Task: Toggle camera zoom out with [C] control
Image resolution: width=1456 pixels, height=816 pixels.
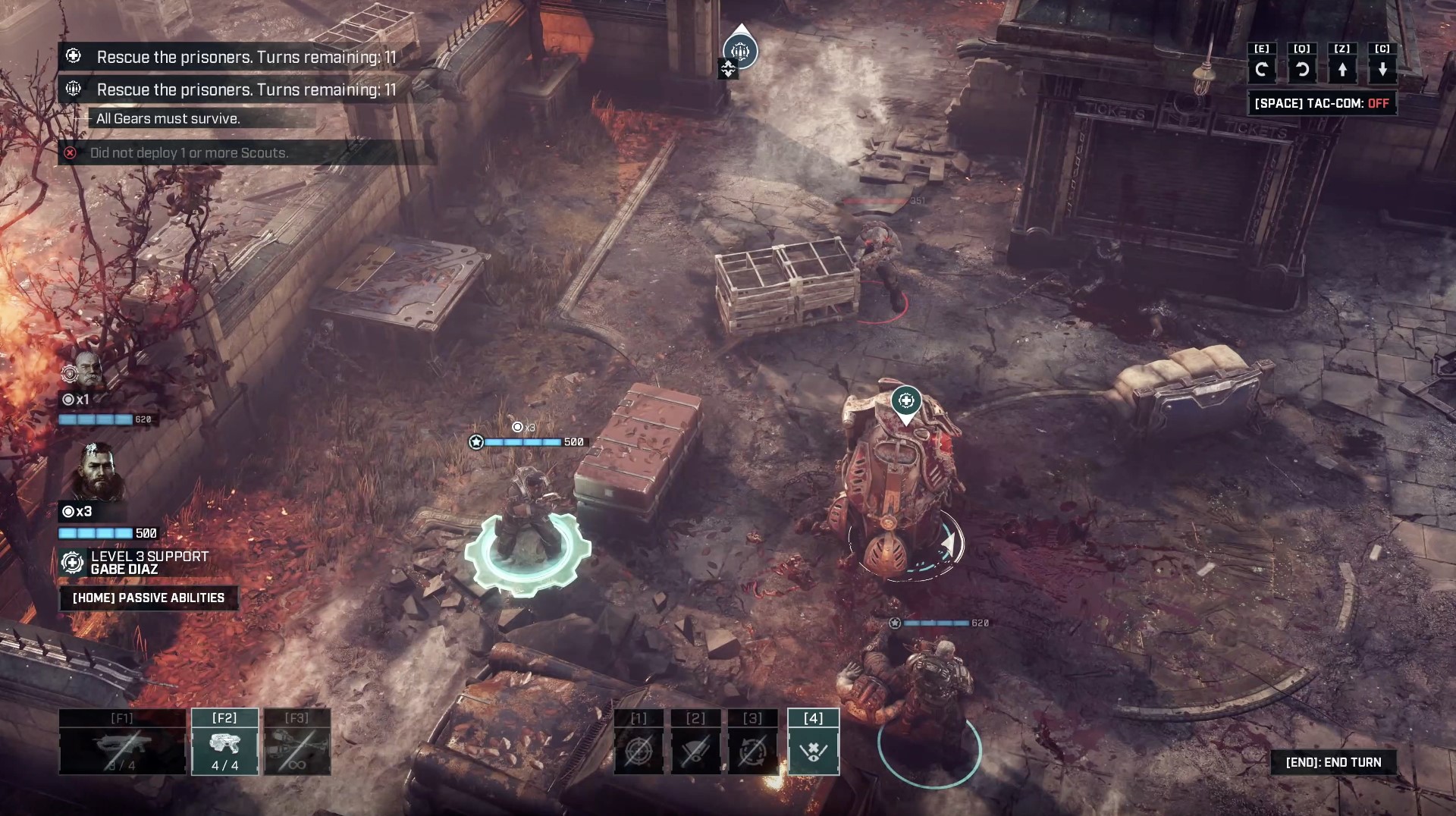Action: click(1383, 70)
